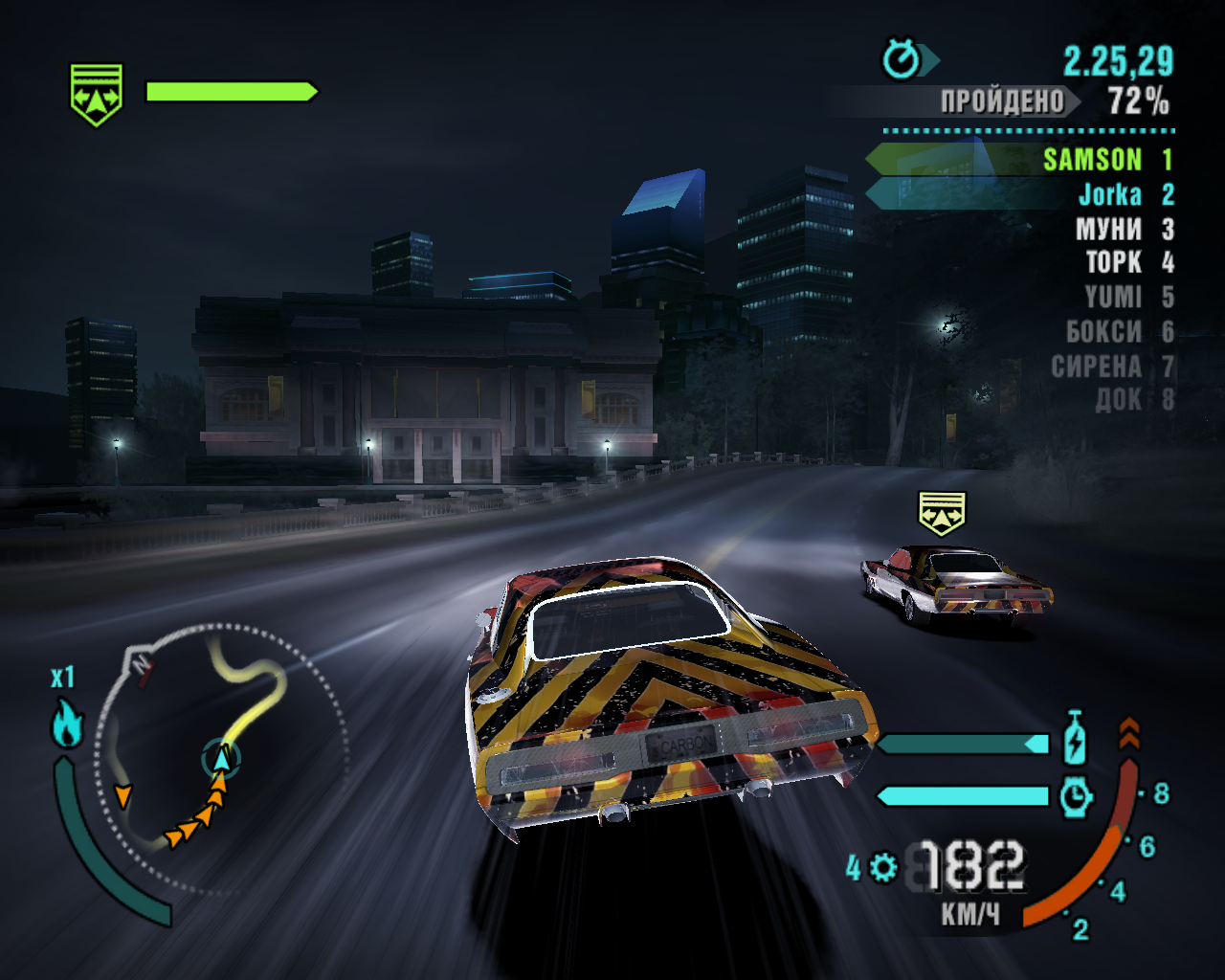This screenshot has width=1225, height=980.
Task: Select the Jorka row in the standings
Action: (x=1110, y=195)
